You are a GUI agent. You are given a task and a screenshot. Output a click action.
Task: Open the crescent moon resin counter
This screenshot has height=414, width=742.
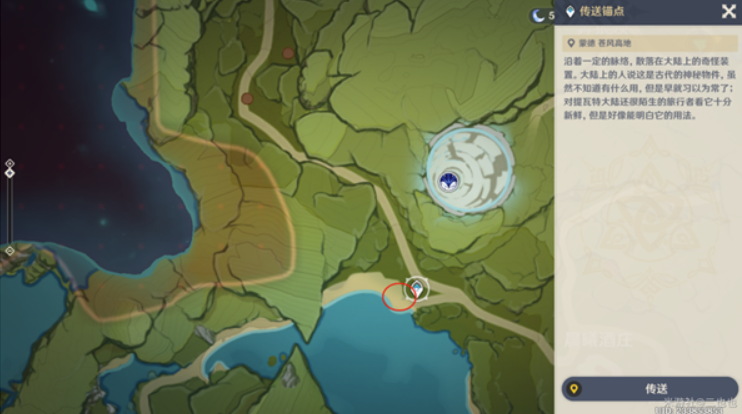(538, 14)
